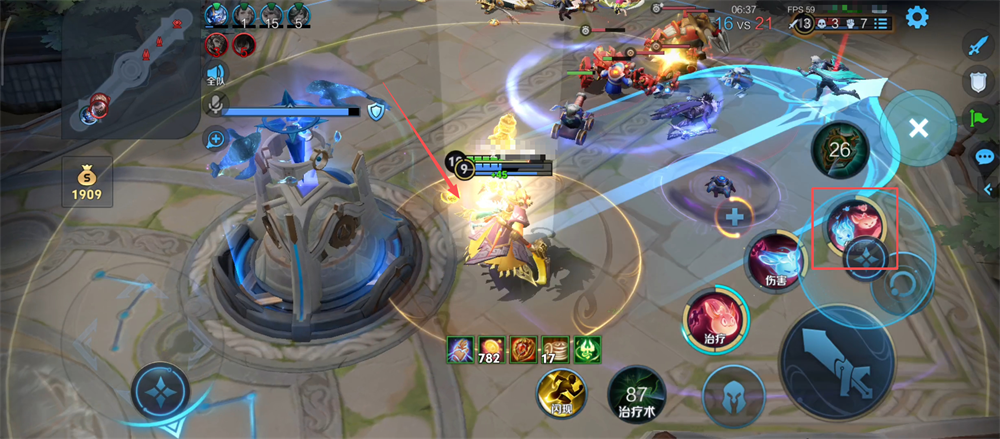
Task: Cancel the skill with the X button
Action: coord(918,128)
